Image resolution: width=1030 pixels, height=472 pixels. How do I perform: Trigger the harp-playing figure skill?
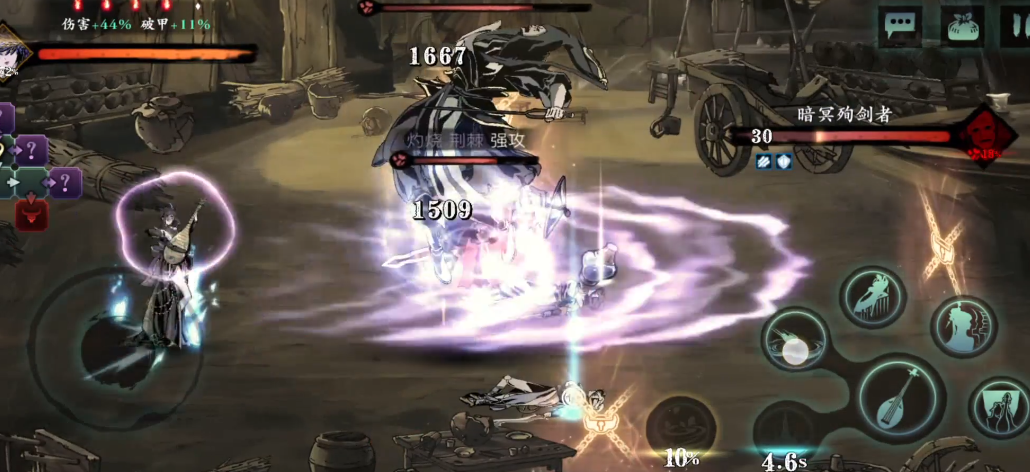pyautogui.click(x=873, y=297)
